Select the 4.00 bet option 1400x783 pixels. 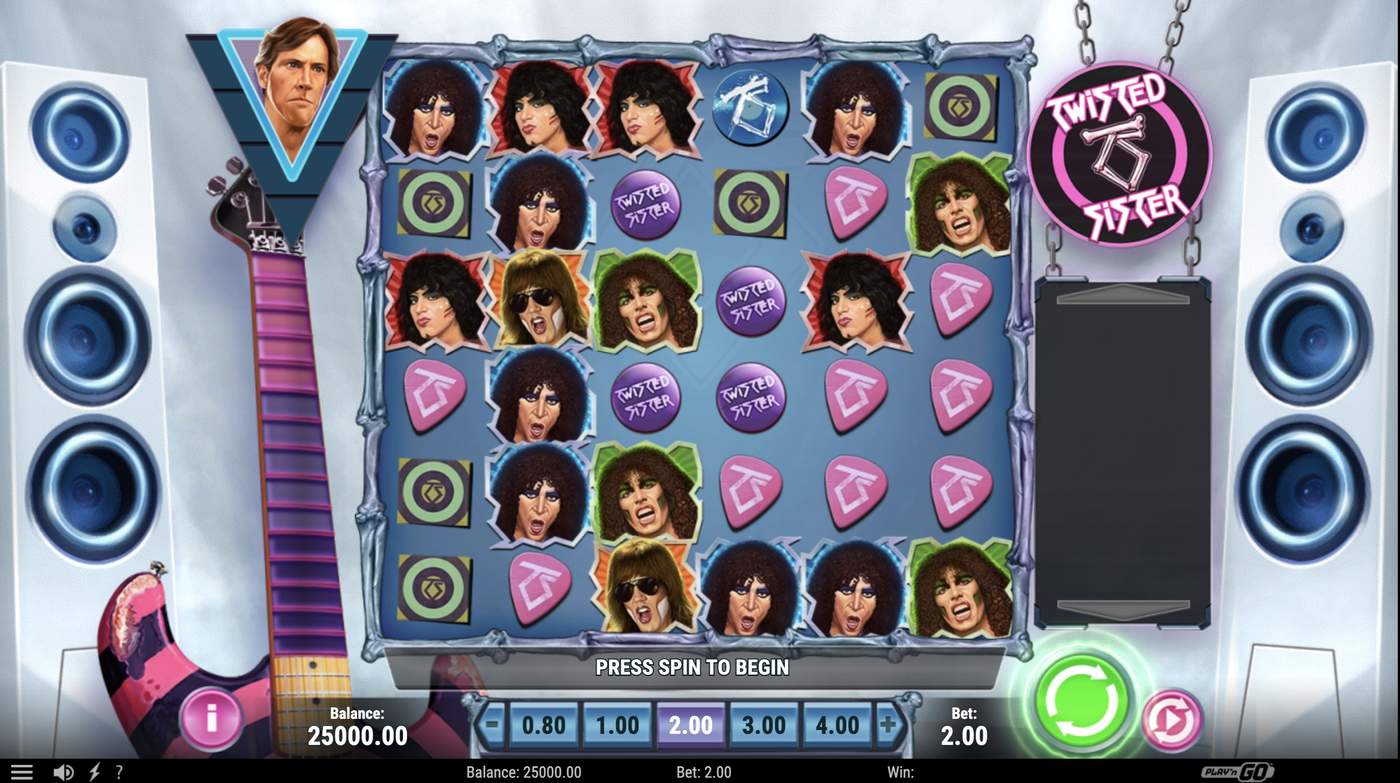840,722
